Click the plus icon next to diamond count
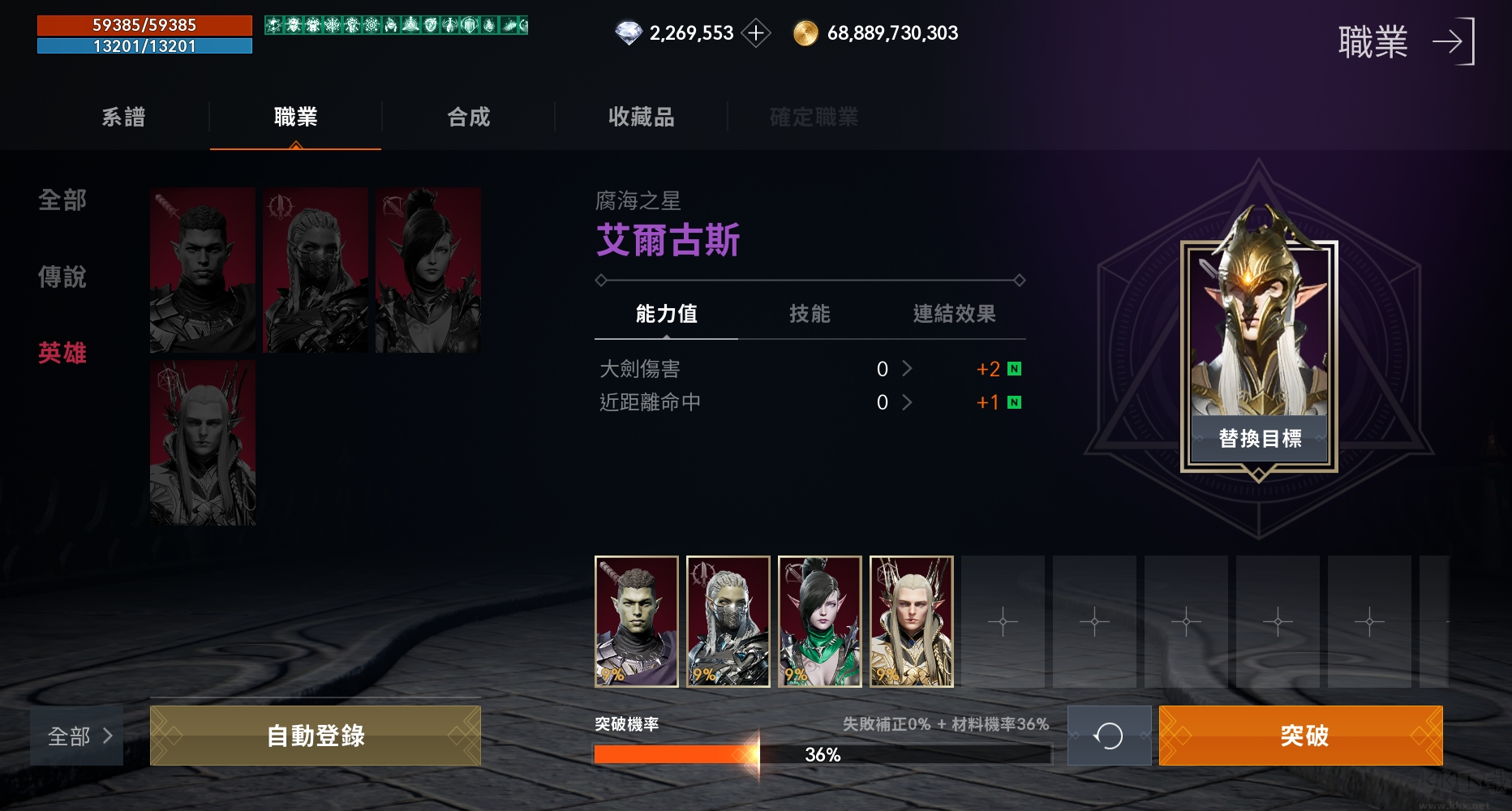This screenshot has width=1512, height=811. [x=756, y=32]
